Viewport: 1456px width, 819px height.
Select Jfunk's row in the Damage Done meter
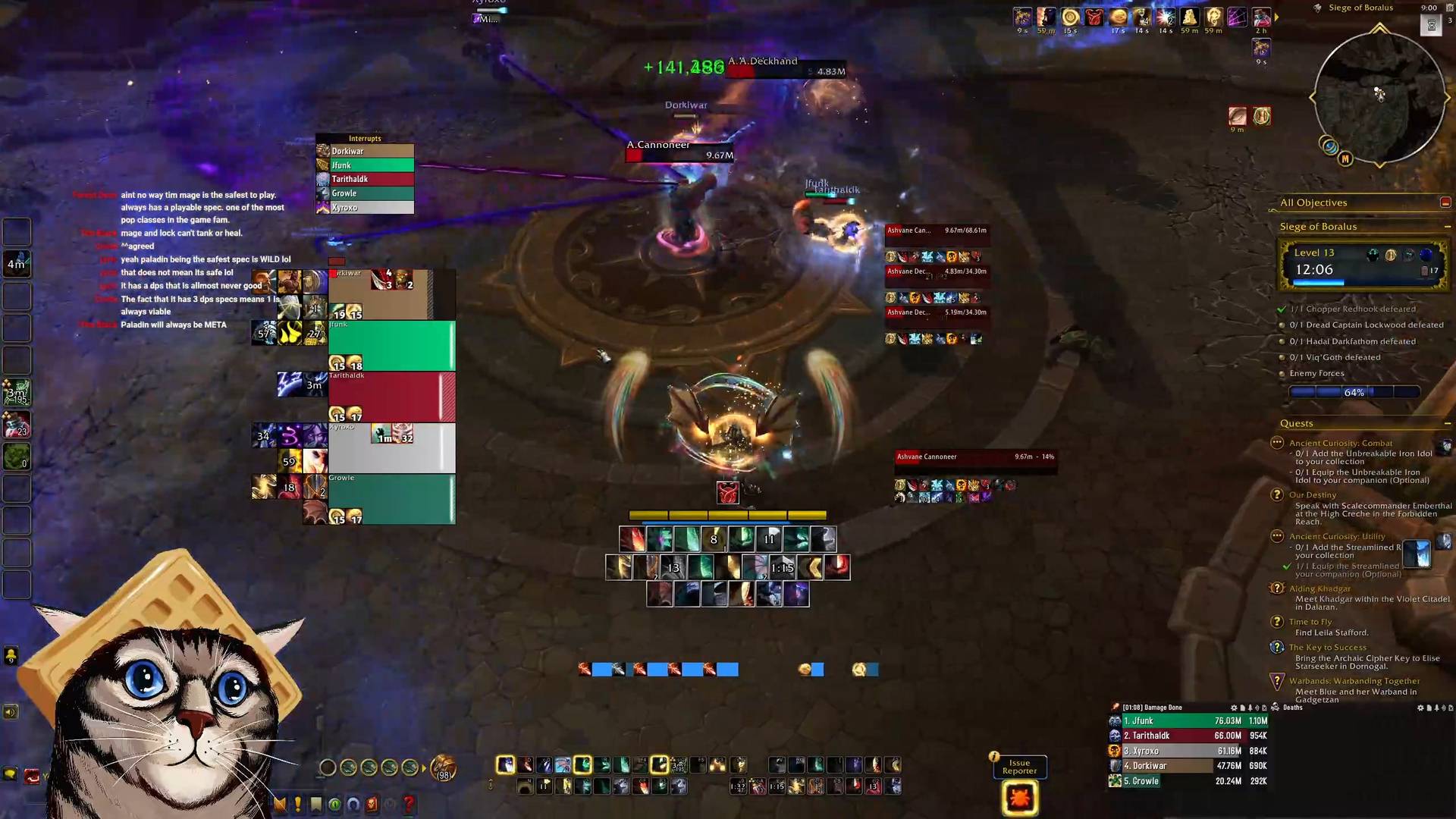(x=1188, y=721)
